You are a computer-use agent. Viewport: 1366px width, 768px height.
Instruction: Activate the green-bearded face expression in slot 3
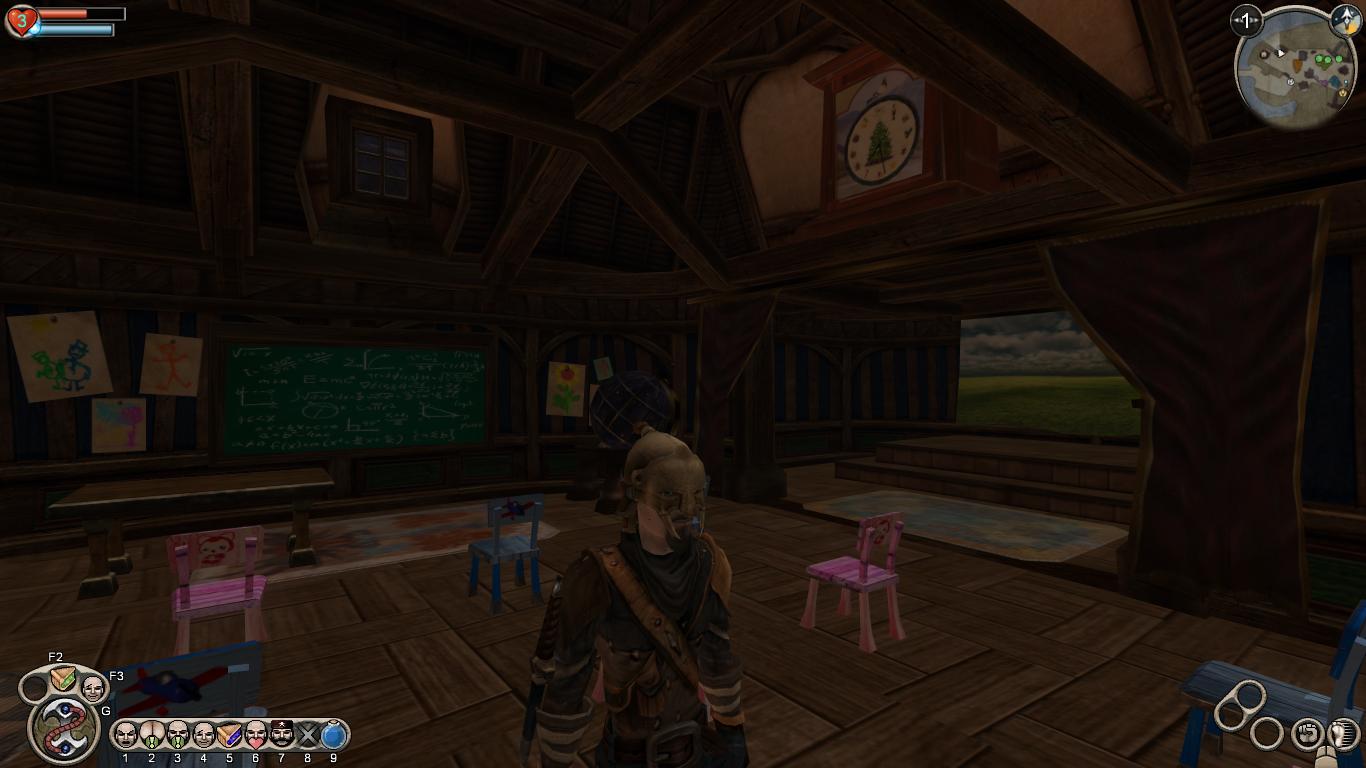(x=177, y=735)
